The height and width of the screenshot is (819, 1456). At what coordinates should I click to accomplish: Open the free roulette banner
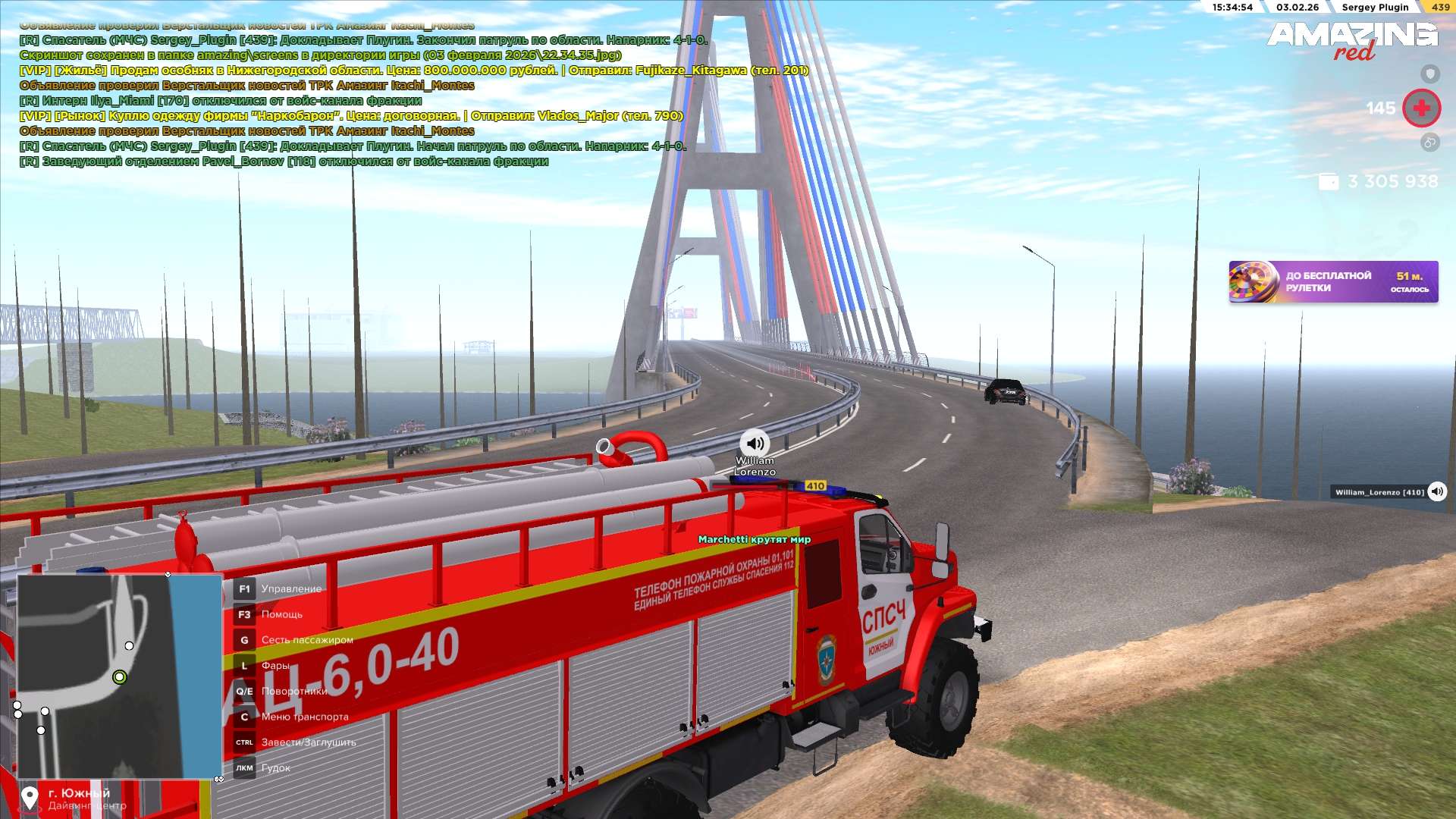(x=1332, y=282)
